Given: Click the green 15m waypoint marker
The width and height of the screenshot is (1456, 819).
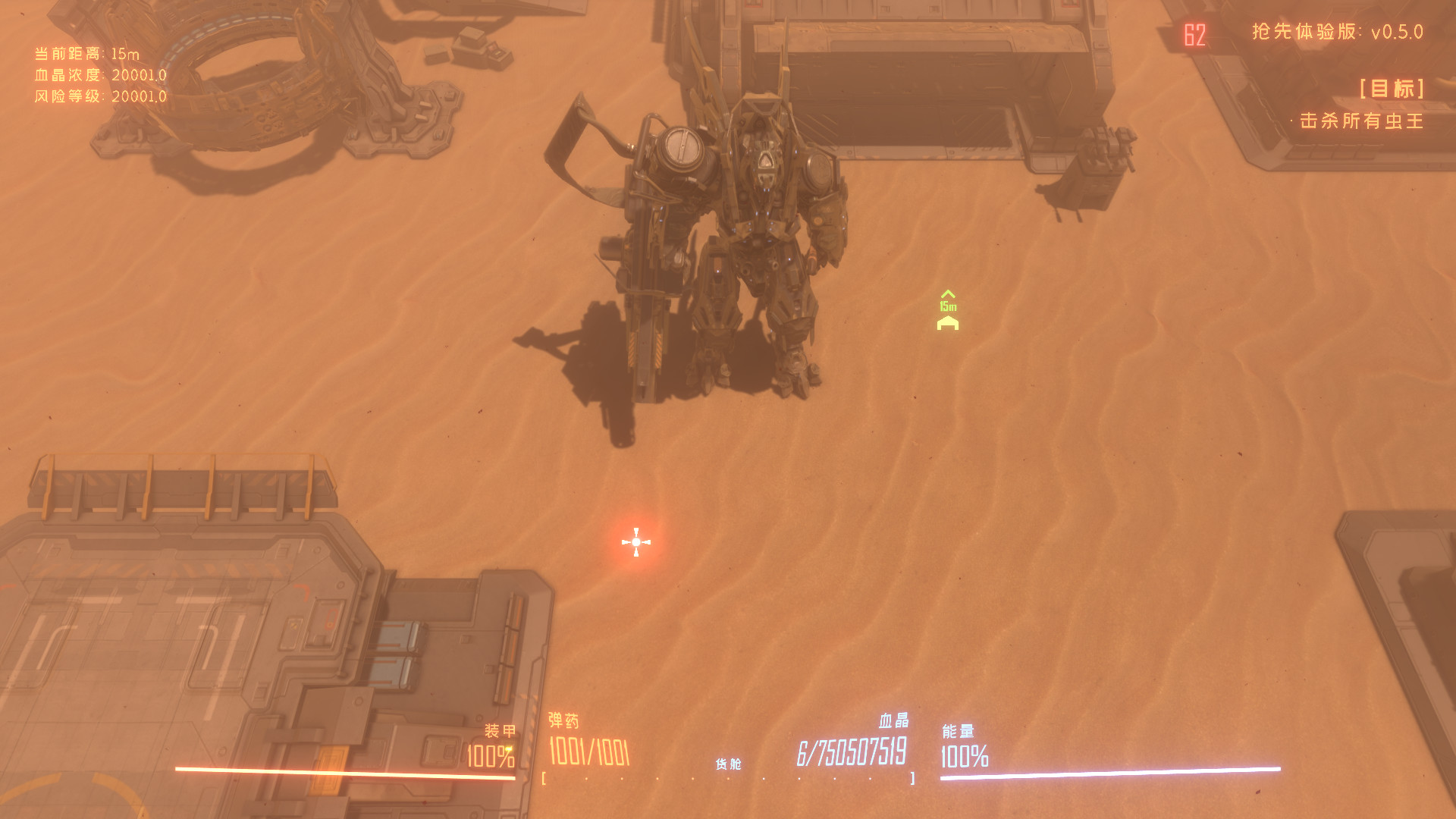Looking at the screenshot, I should (948, 306).
